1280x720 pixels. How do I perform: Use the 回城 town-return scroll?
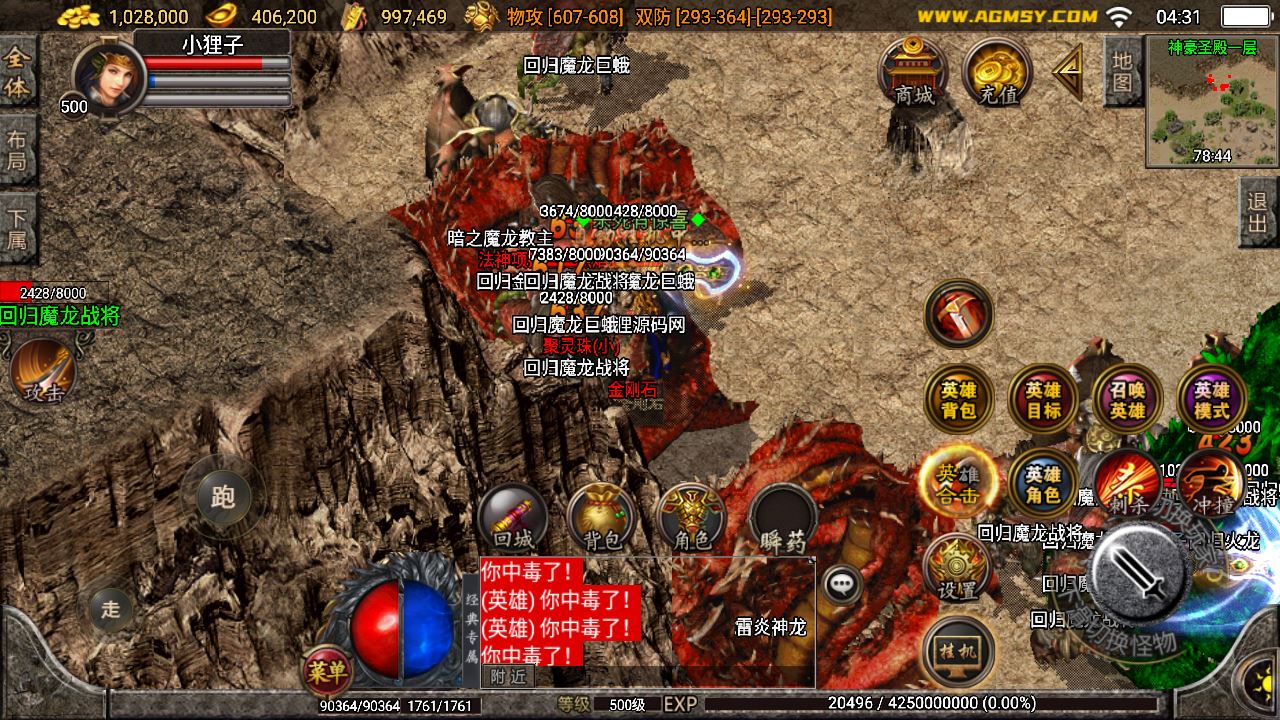[x=512, y=518]
